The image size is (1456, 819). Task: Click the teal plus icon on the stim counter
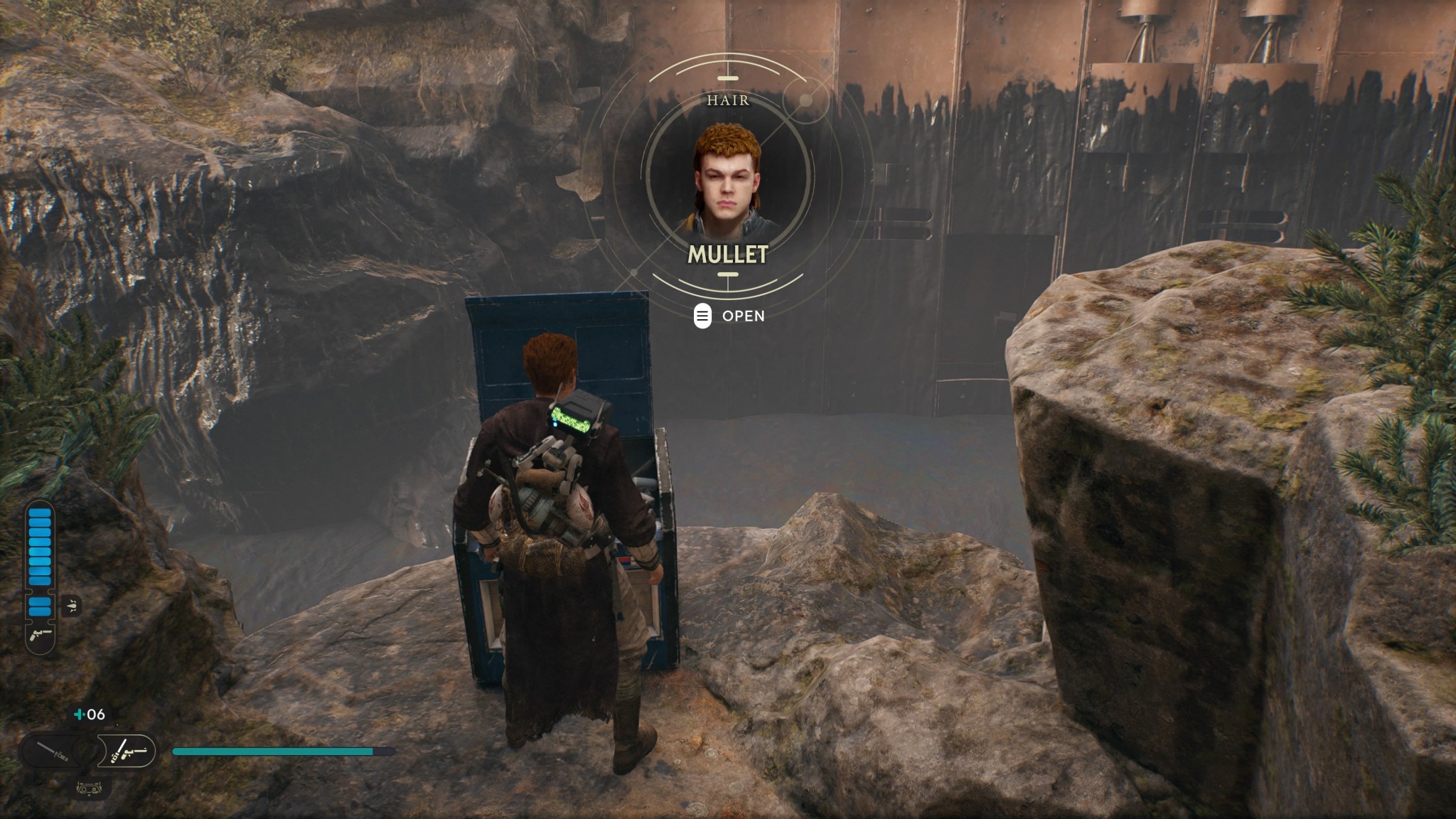pos(79,714)
